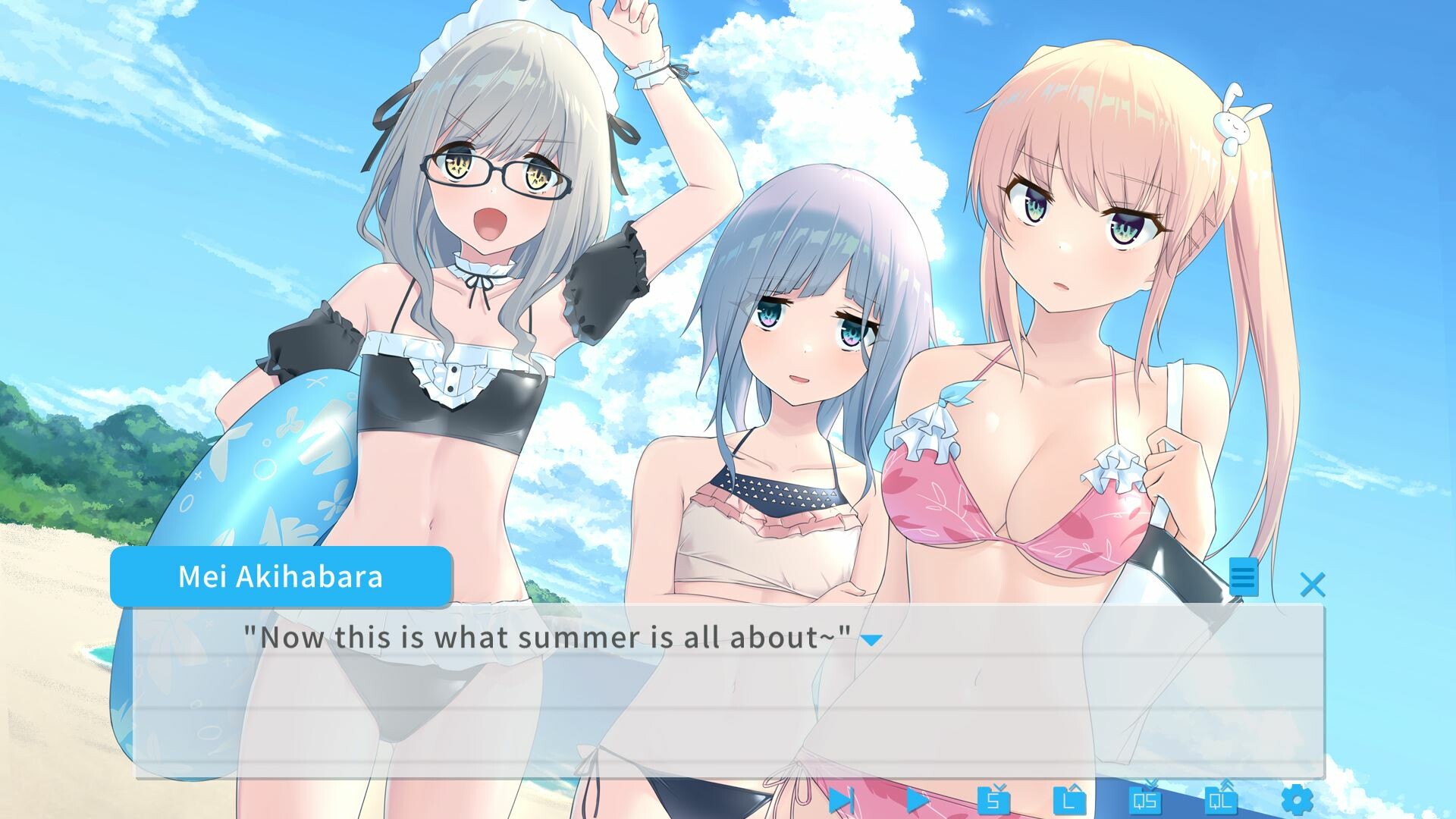The width and height of the screenshot is (1456, 819).
Task: Click the summer dialogue line to continue
Action: 554,638
